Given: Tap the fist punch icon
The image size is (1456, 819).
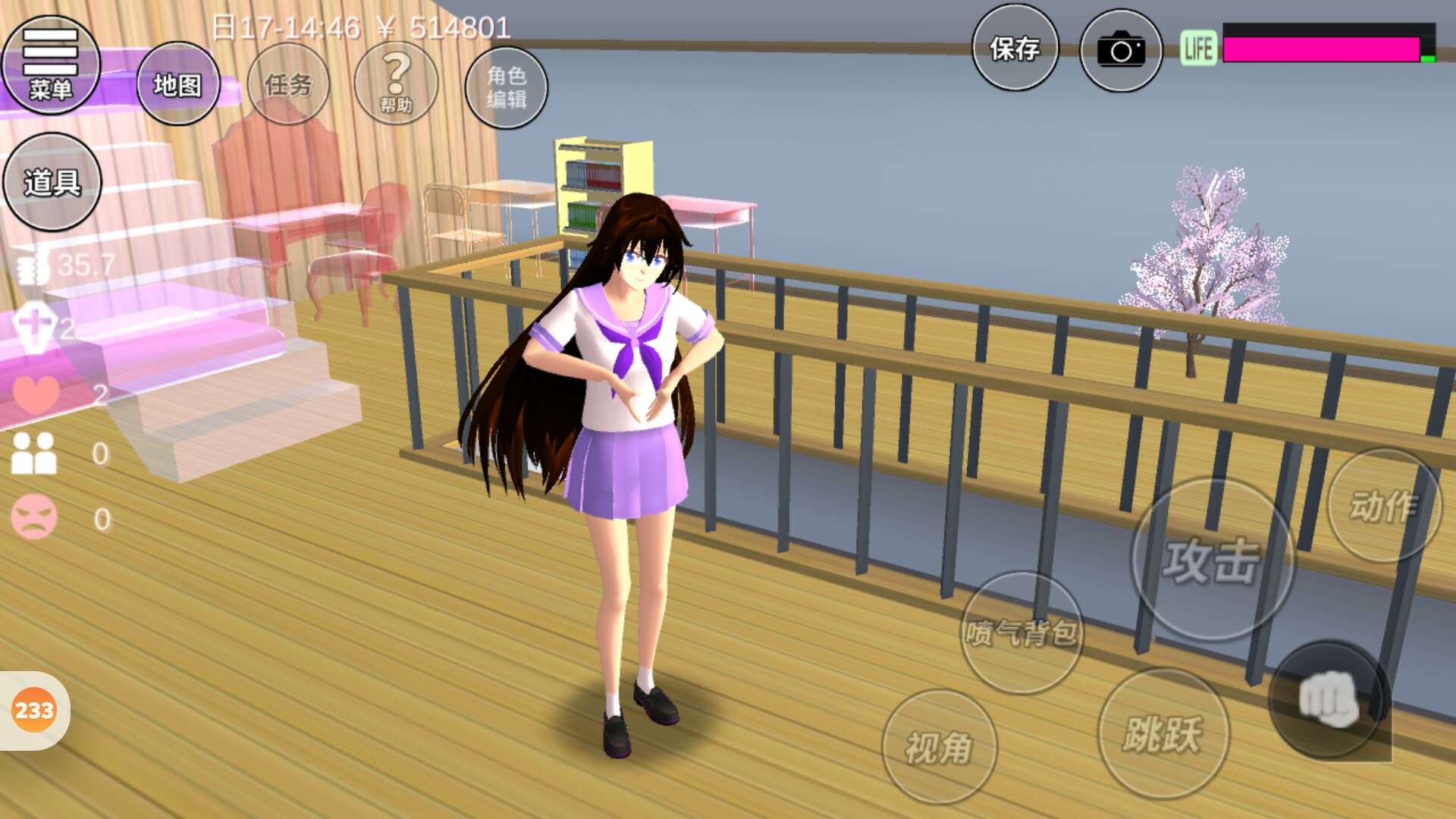Looking at the screenshot, I should pos(1329,699).
